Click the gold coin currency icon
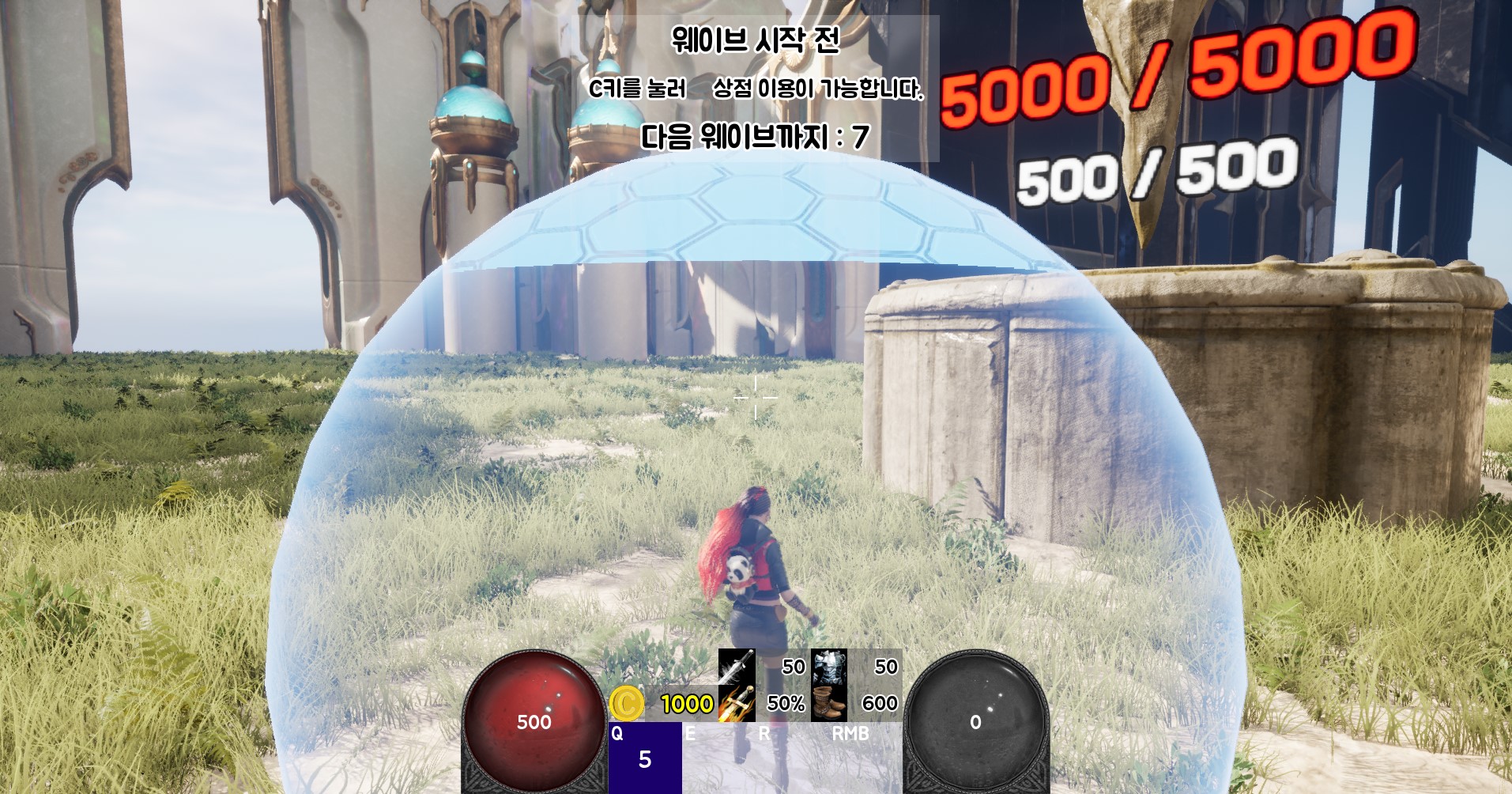The width and height of the screenshot is (1512, 794). click(x=628, y=702)
